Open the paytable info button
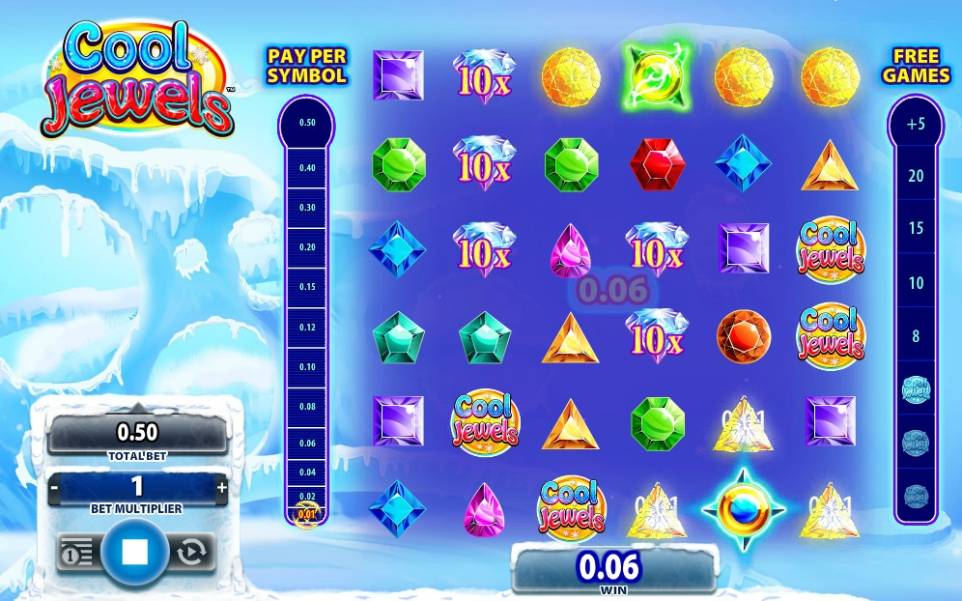962x601 pixels. click(x=77, y=552)
